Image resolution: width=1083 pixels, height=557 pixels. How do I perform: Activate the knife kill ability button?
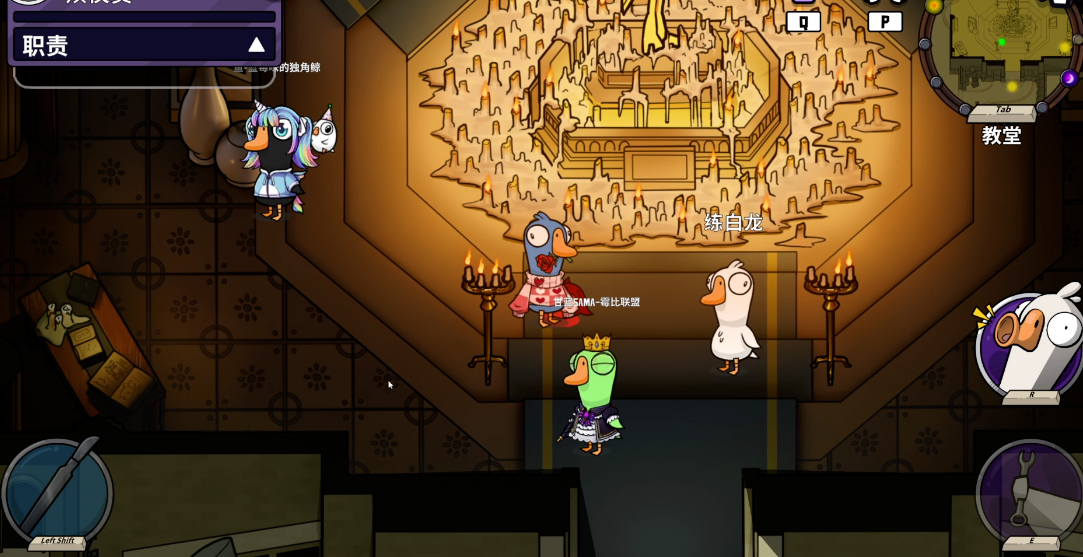(x=57, y=492)
